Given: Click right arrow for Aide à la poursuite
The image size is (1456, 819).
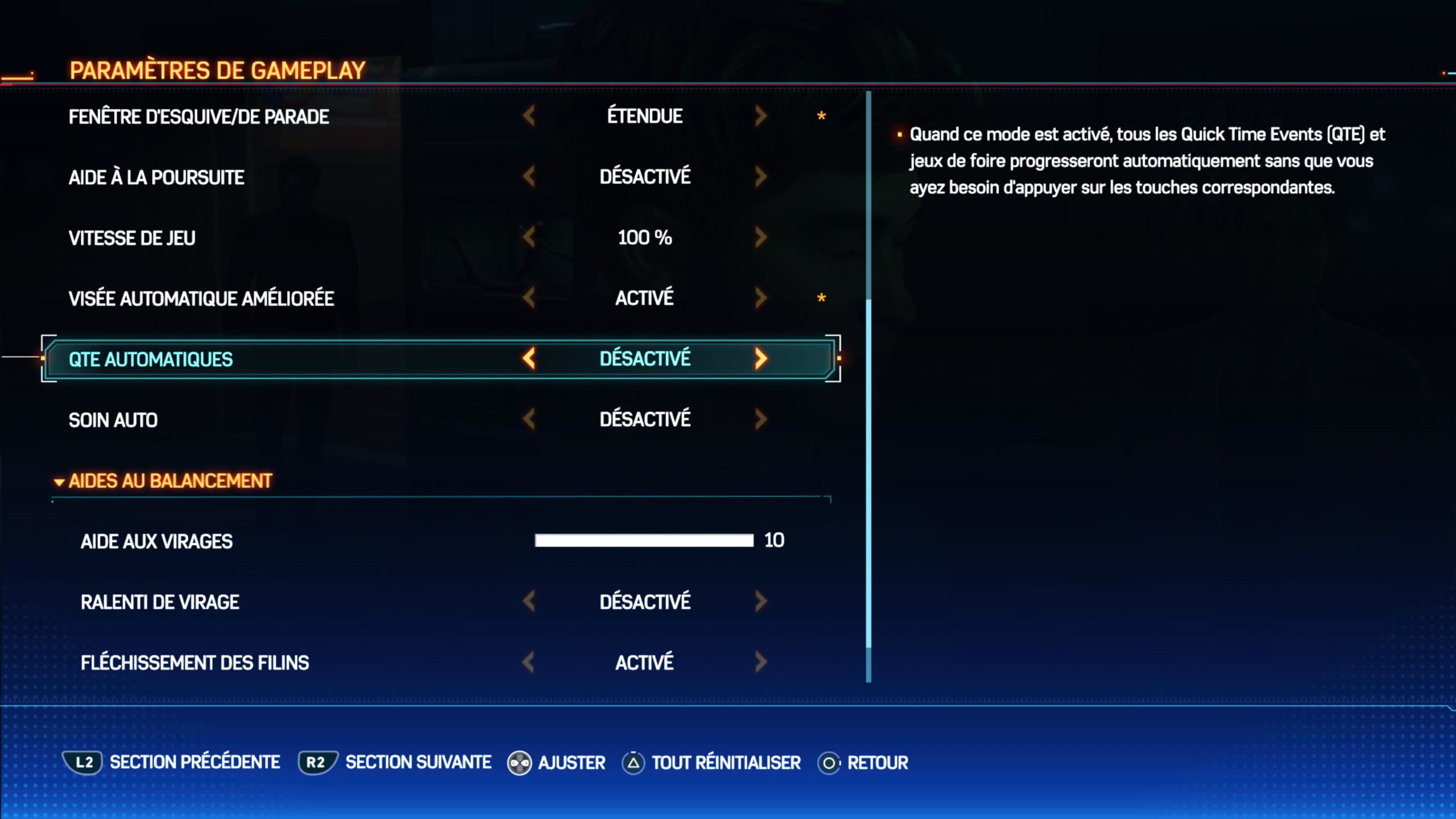Looking at the screenshot, I should coord(760,177).
